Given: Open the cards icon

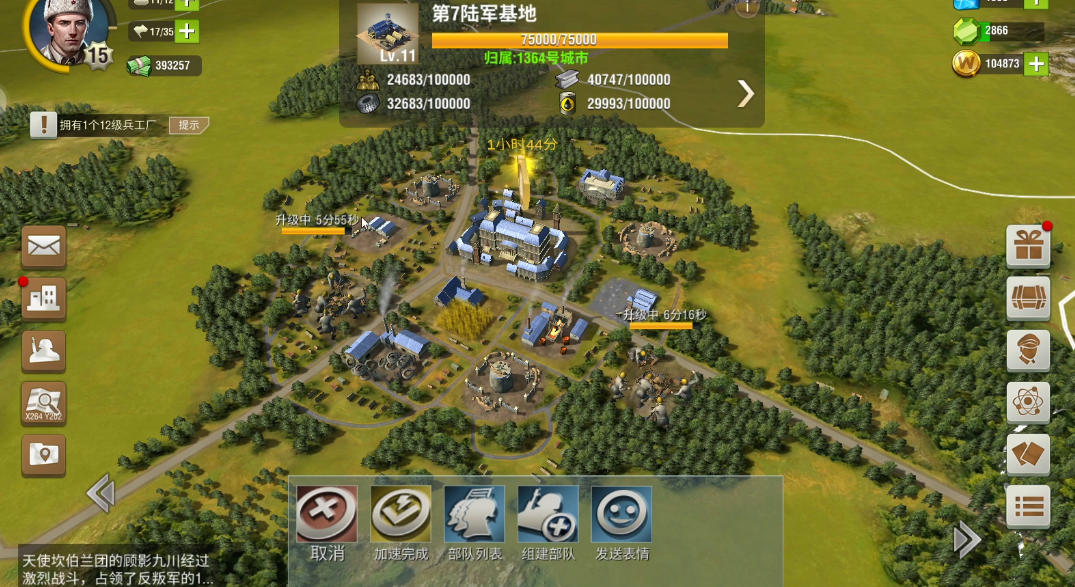Looking at the screenshot, I should click(x=1028, y=455).
